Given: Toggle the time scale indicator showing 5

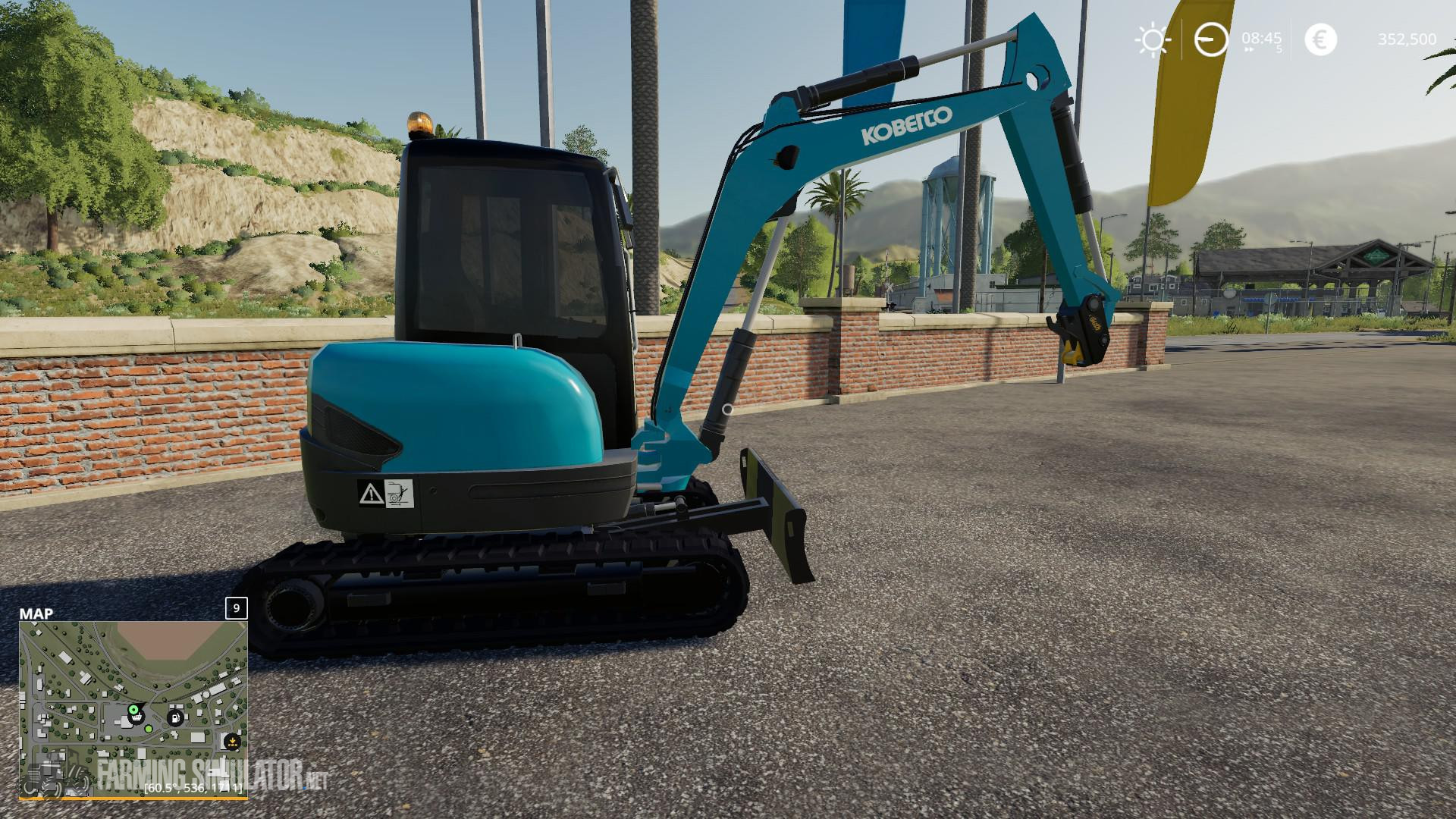Looking at the screenshot, I should coord(1279,49).
